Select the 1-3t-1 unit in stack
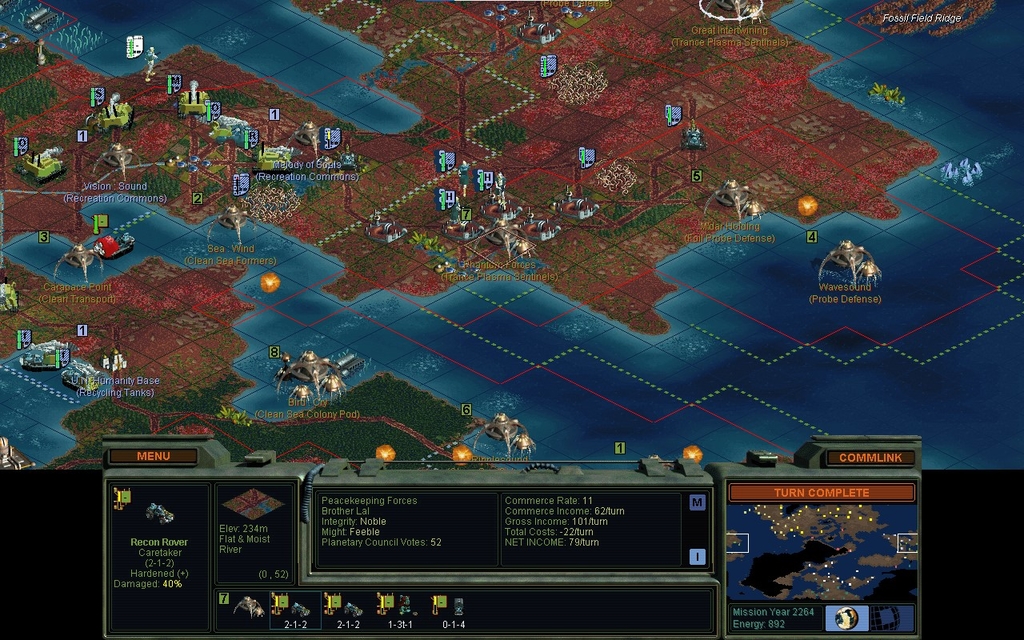This screenshot has height=640, width=1024. coord(395,607)
